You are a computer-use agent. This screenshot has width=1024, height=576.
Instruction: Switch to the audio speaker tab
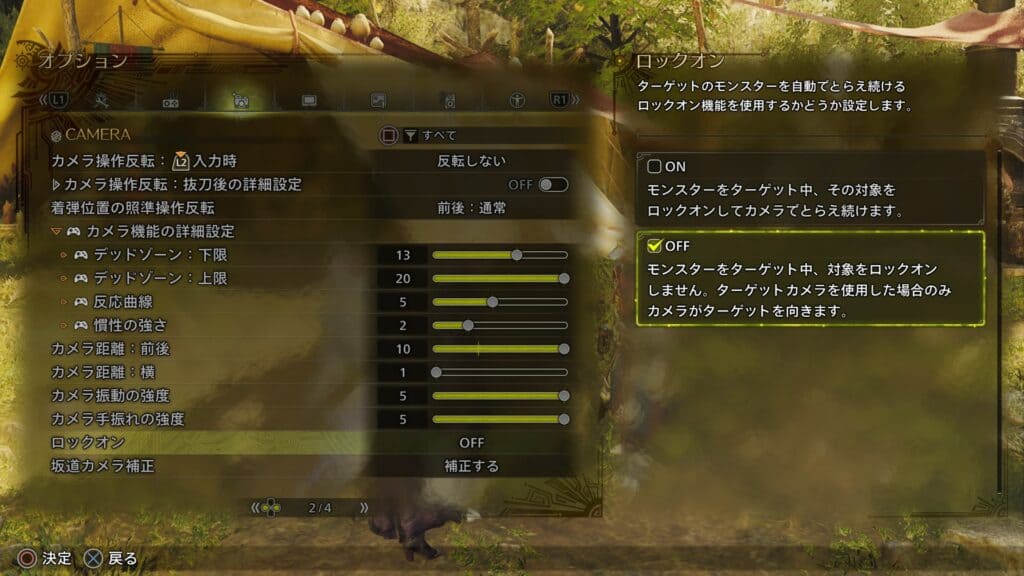449,101
